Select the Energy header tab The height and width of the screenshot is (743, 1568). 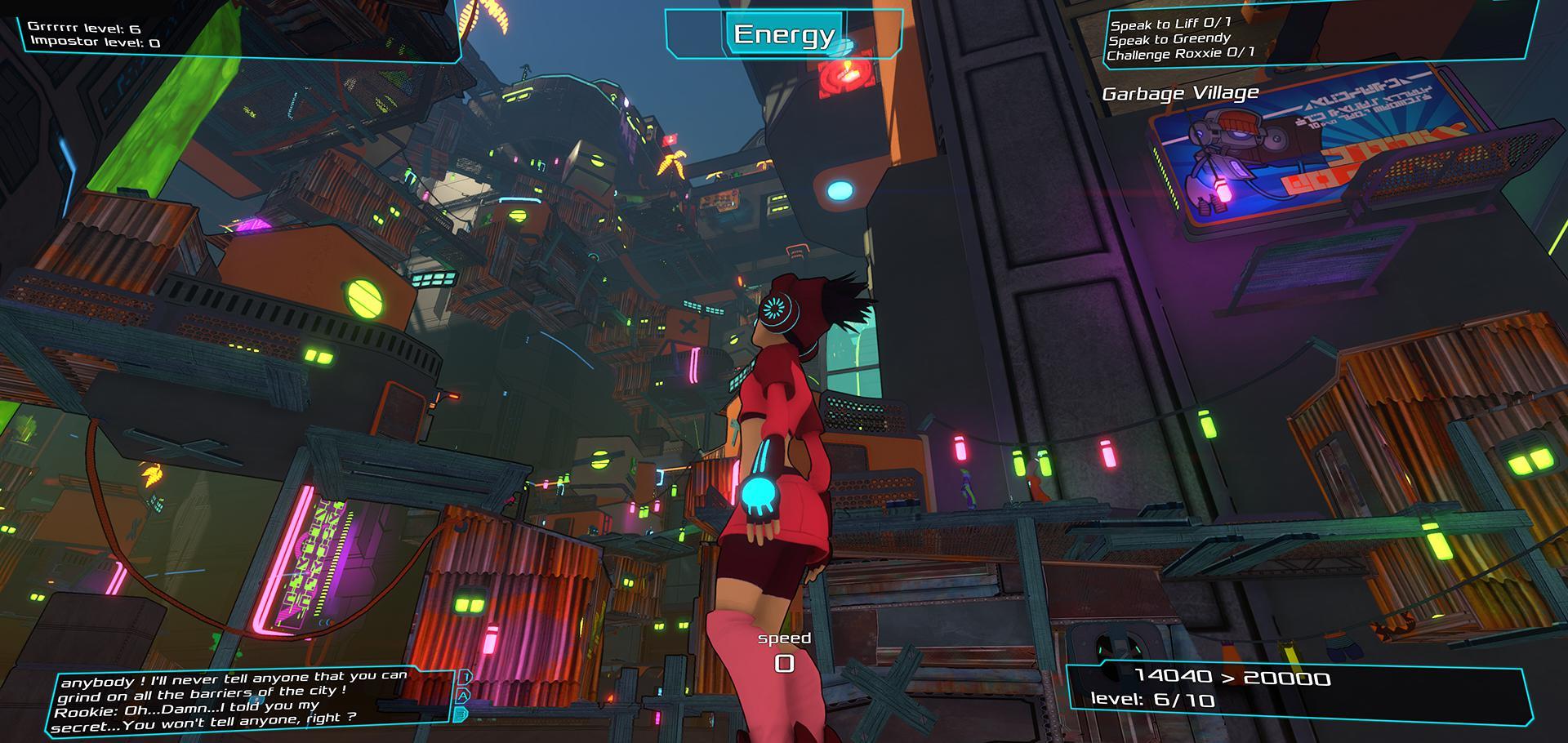782,34
